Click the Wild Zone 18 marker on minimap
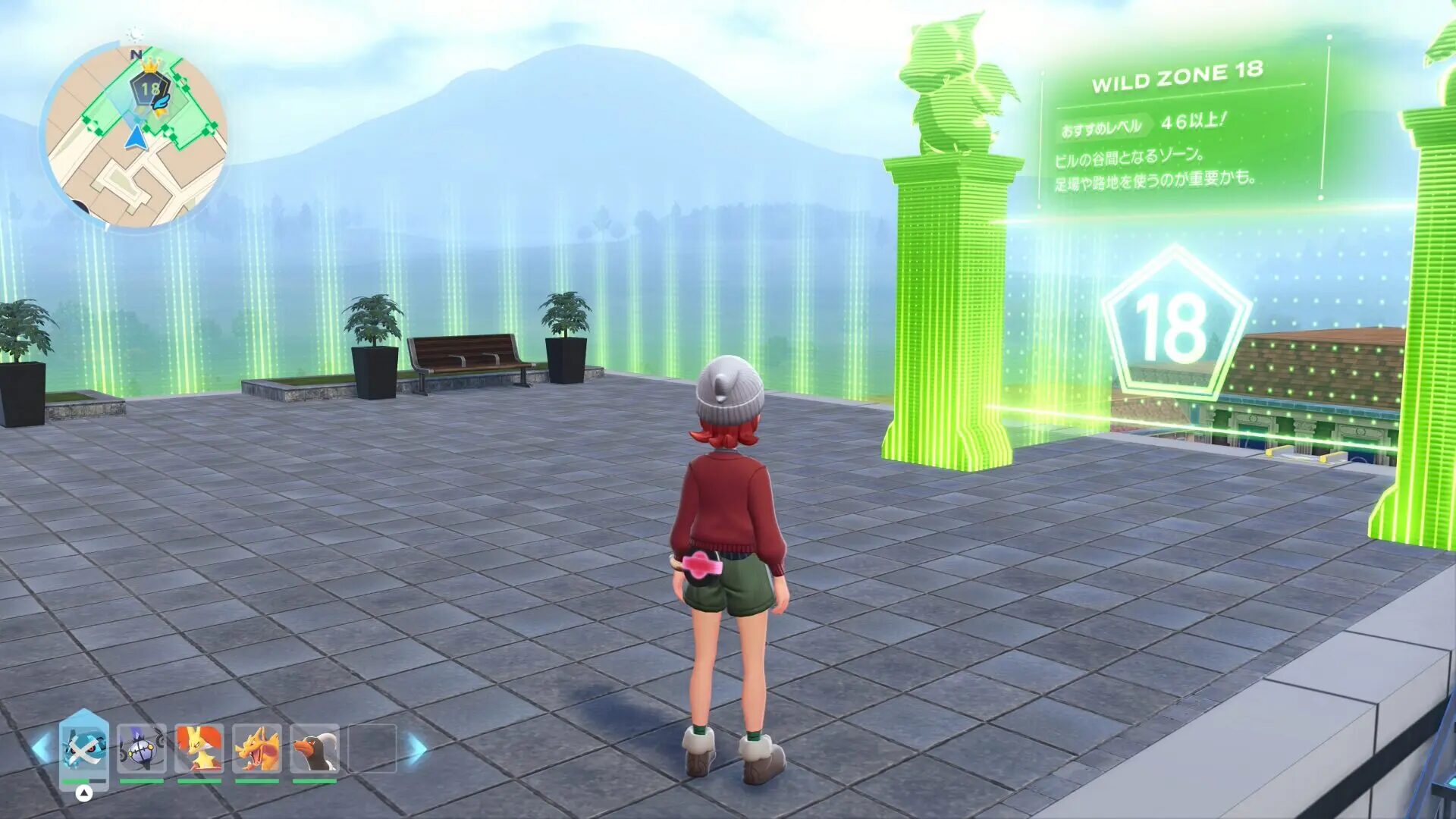The width and height of the screenshot is (1456, 819). coord(150,88)
